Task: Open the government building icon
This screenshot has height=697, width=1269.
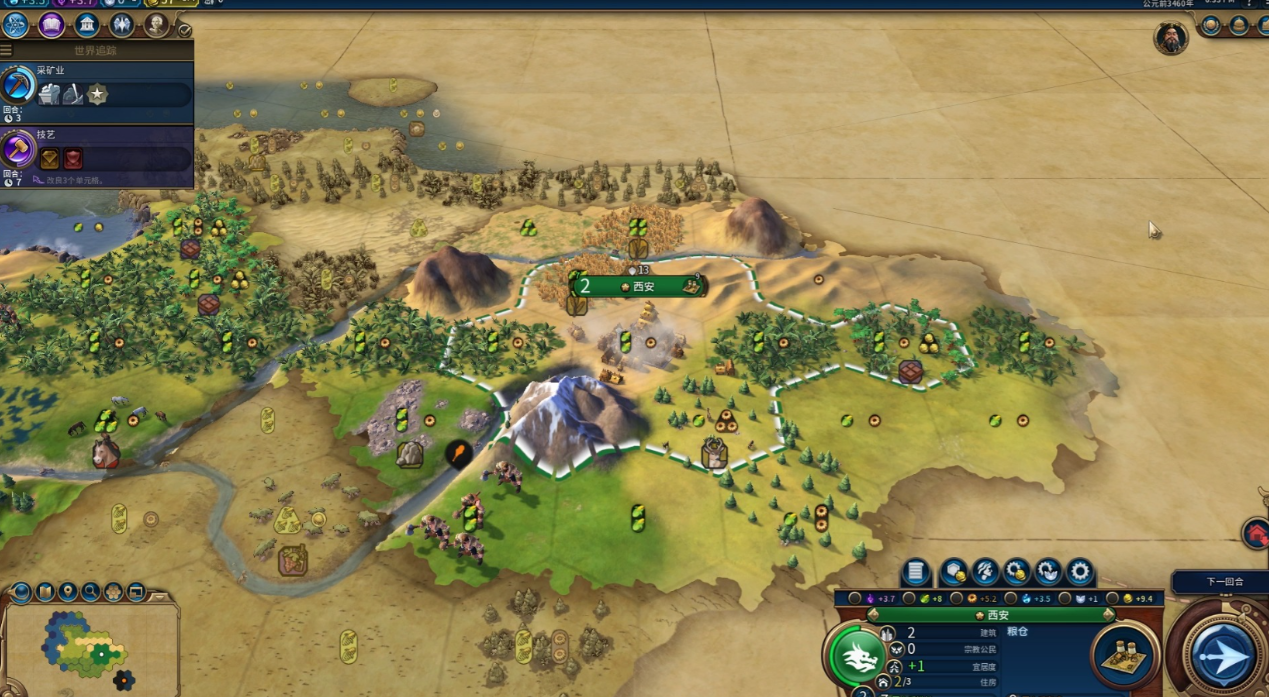Action: (86, 25)
